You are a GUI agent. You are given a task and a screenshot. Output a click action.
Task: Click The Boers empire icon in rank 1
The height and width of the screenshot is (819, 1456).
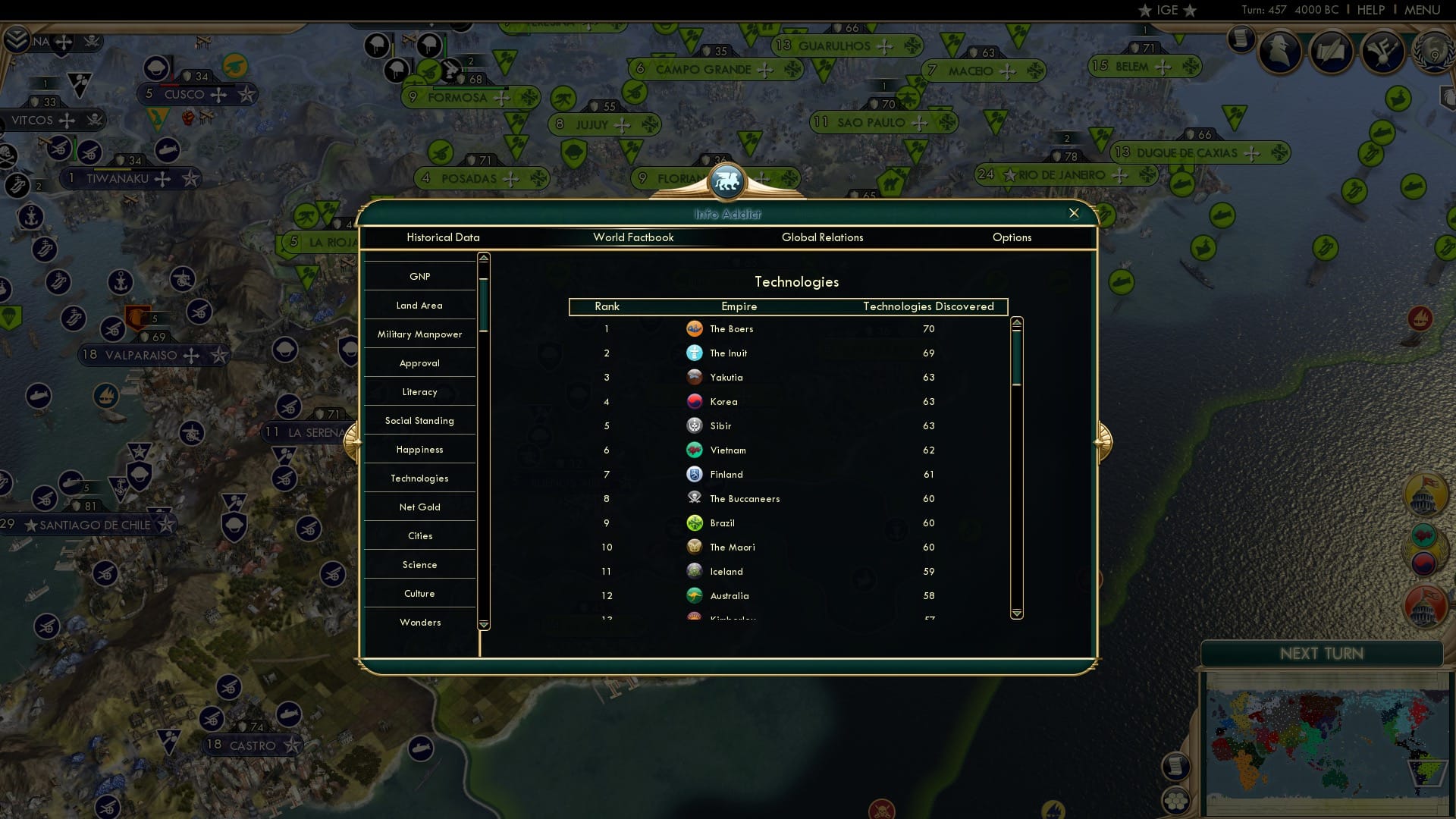pos(695,329)
